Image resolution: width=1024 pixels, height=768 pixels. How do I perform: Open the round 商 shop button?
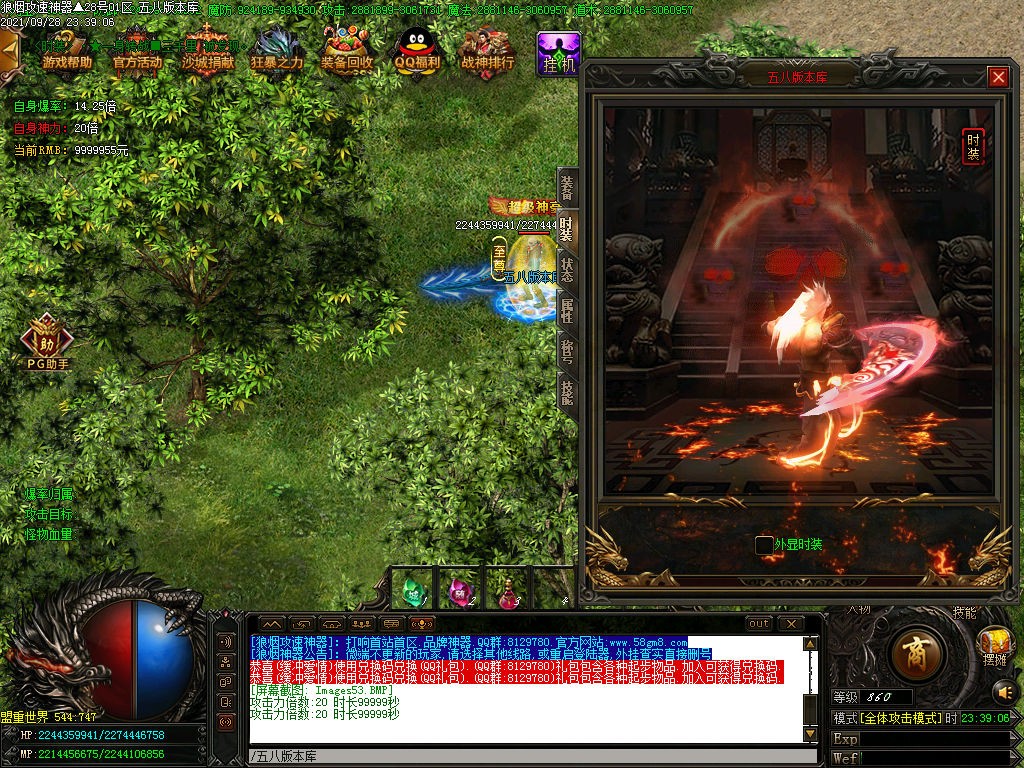pyautogui.click(x=914, y=655)
